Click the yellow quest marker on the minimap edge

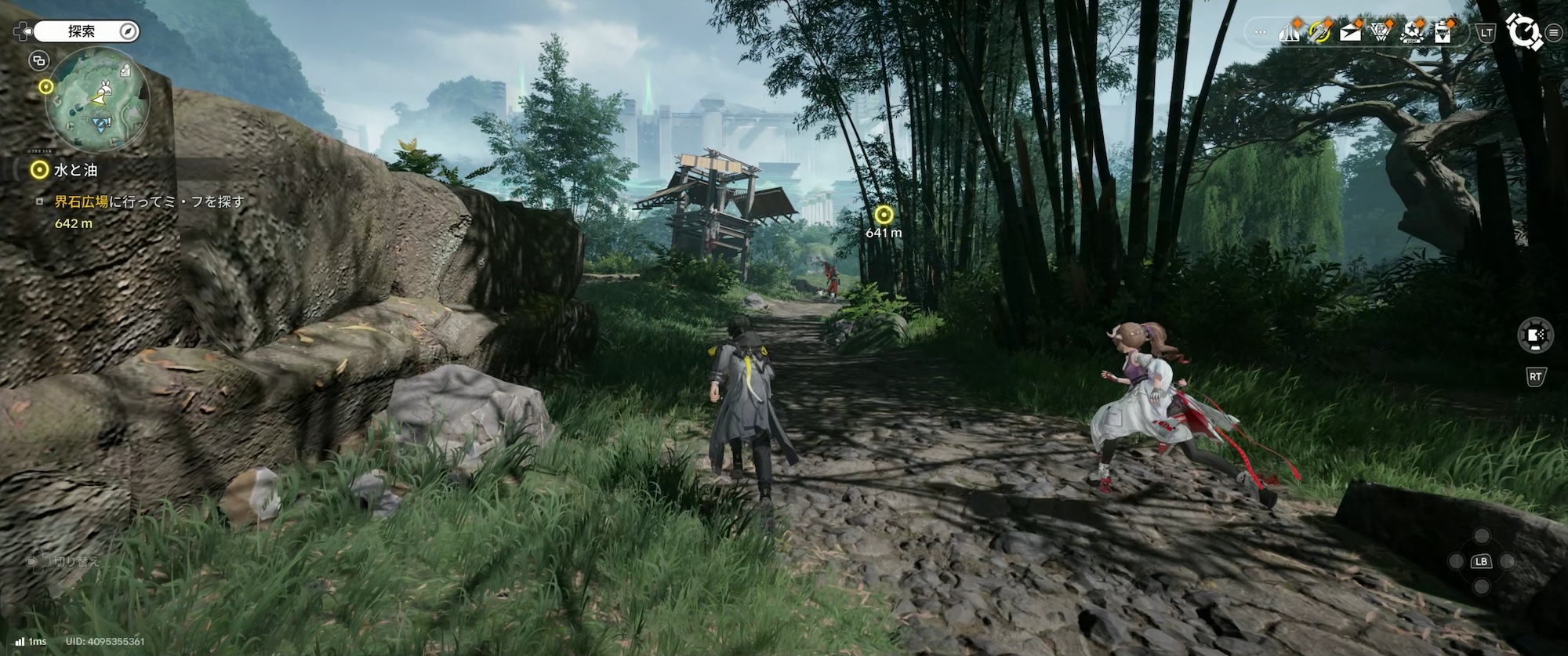click(x=46, y=86)
